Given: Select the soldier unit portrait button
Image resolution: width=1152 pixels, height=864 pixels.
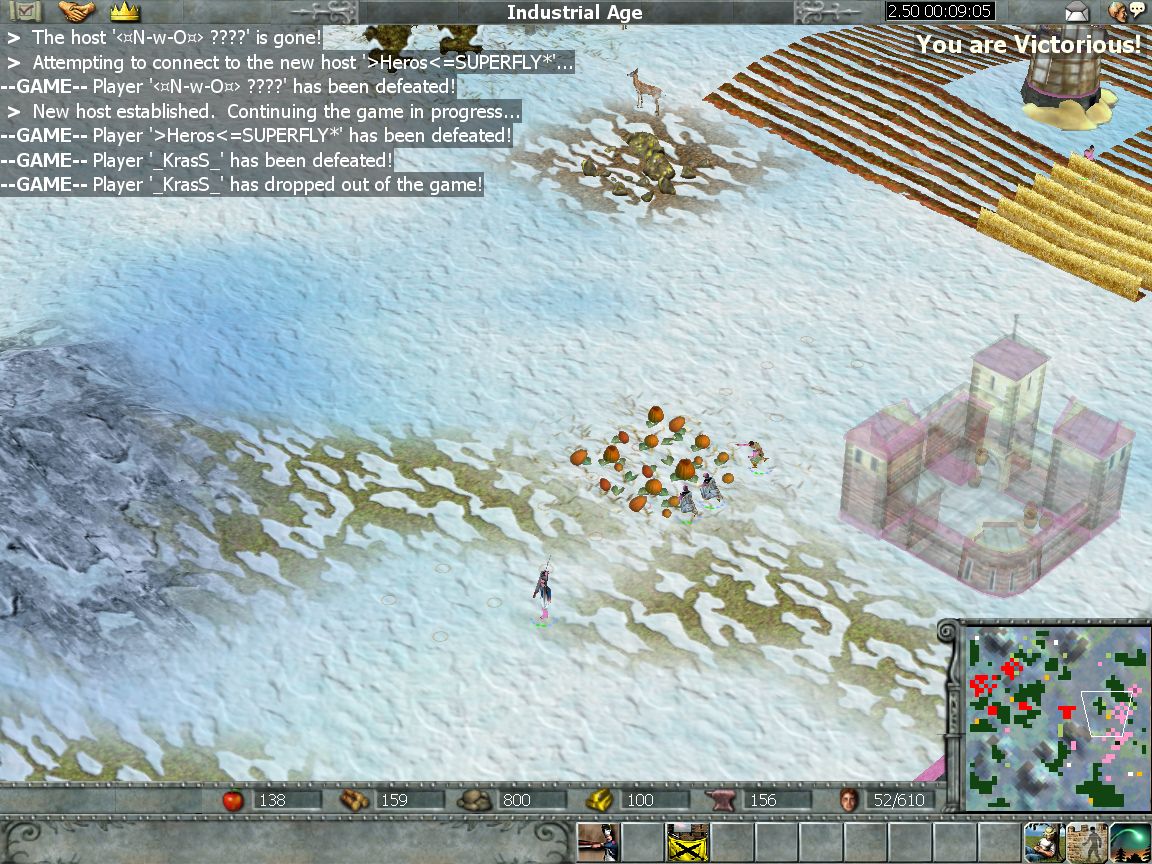Looking at the screenshot, I should (598, 842).
